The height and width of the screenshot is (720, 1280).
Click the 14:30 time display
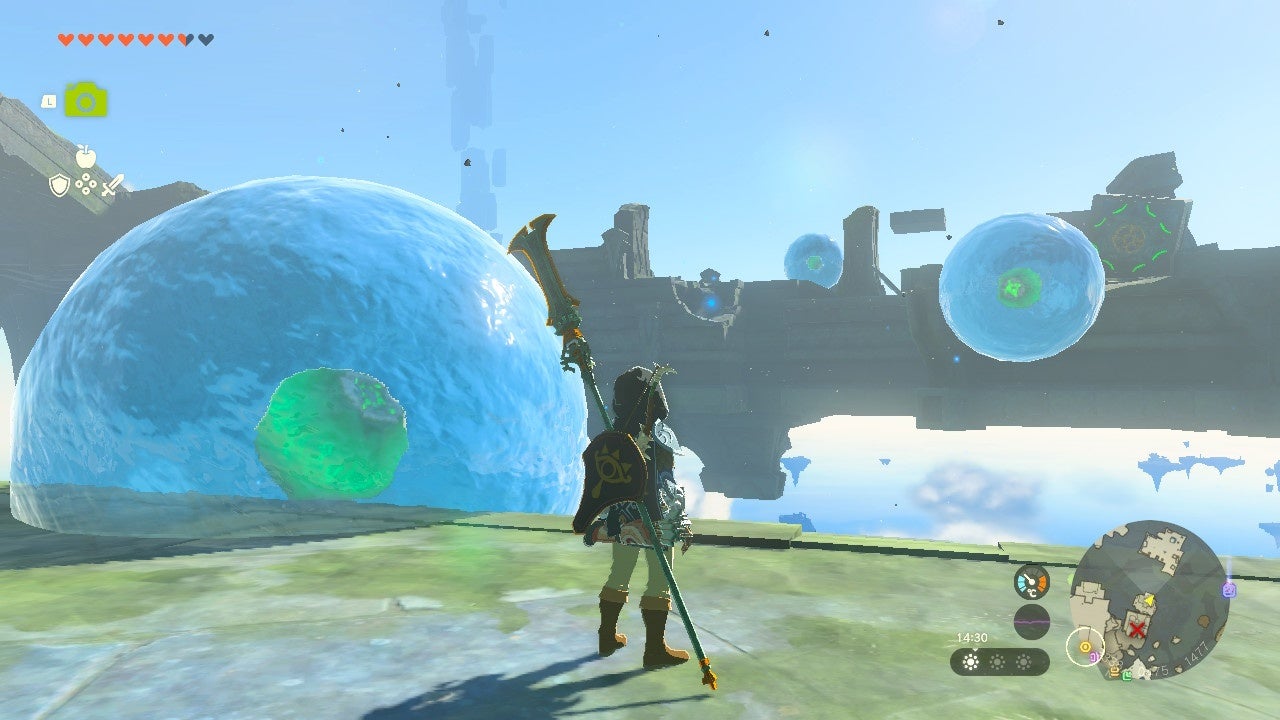[973, 637]
